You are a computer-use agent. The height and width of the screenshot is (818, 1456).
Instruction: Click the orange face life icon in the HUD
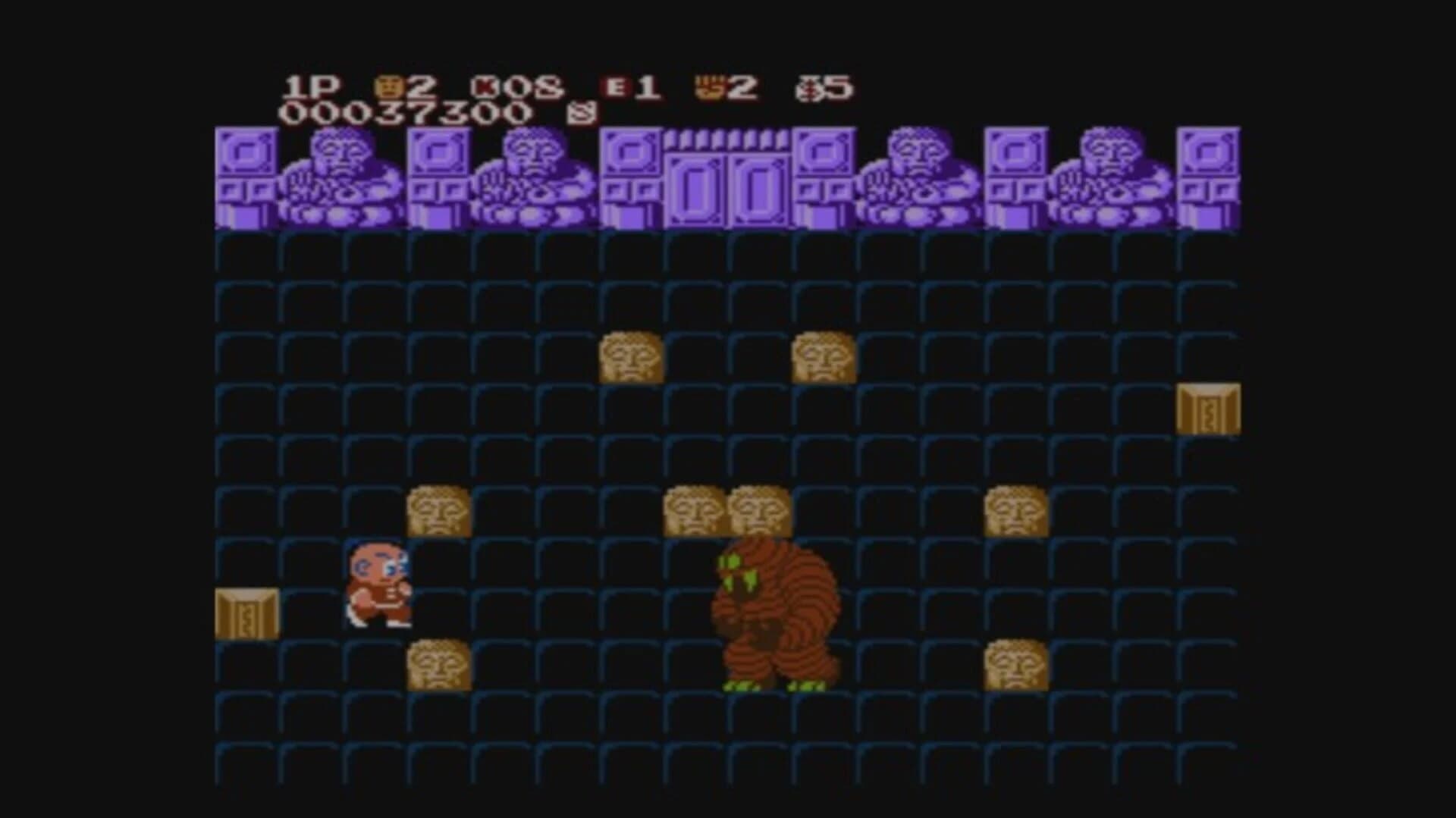tap(387, 86)
